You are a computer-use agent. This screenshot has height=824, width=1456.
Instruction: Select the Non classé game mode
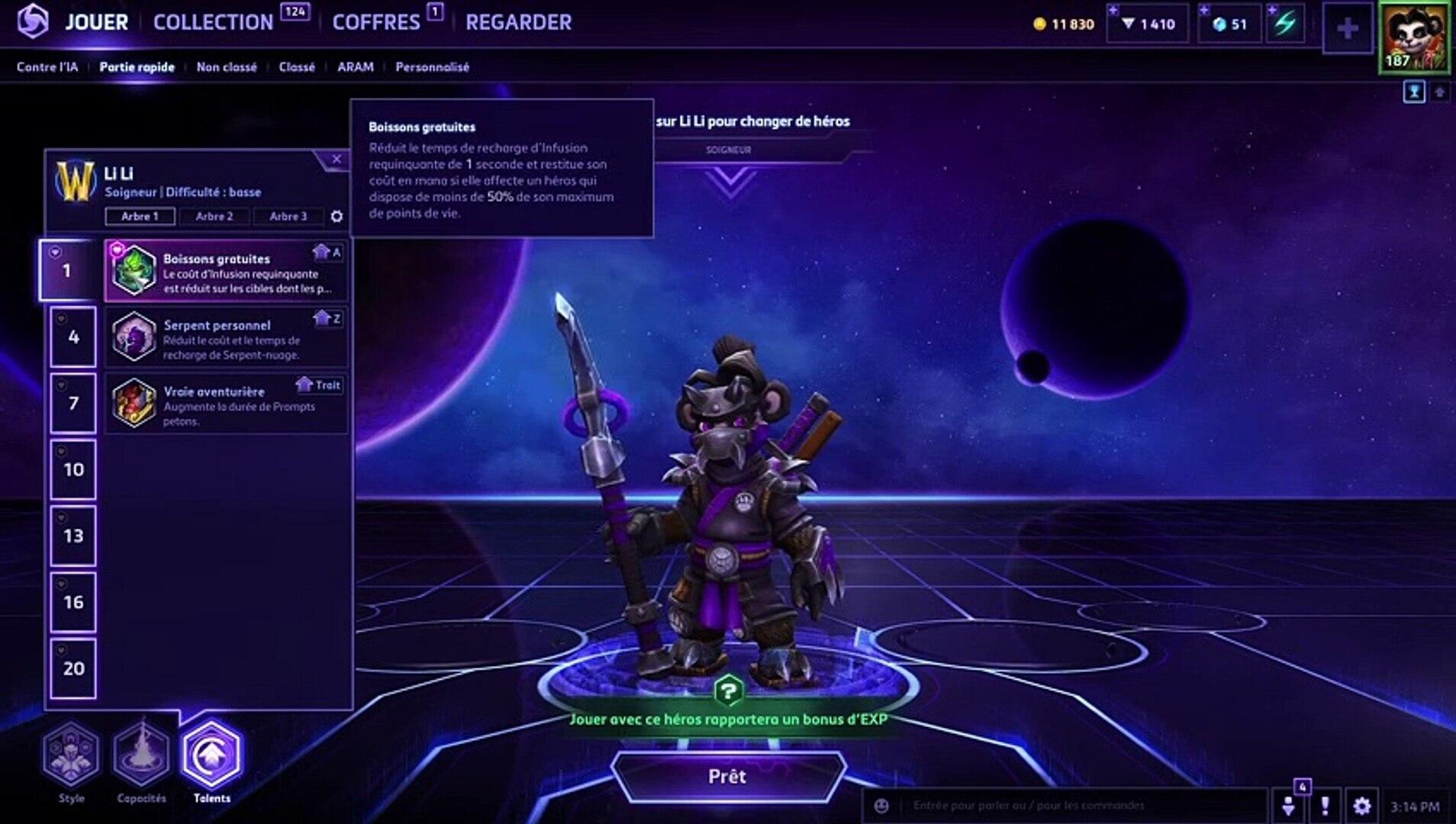227,67
